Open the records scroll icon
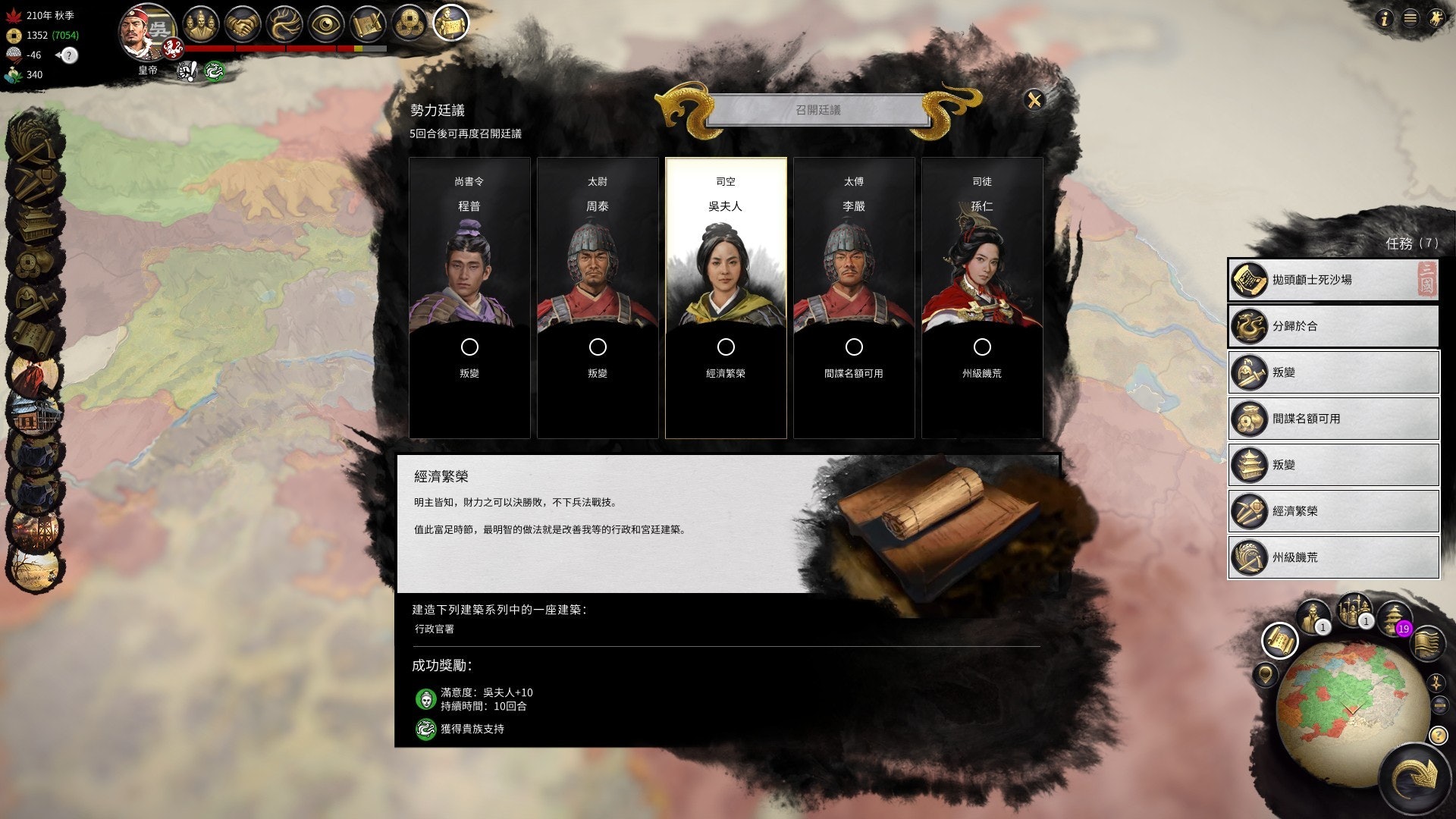 368,21
